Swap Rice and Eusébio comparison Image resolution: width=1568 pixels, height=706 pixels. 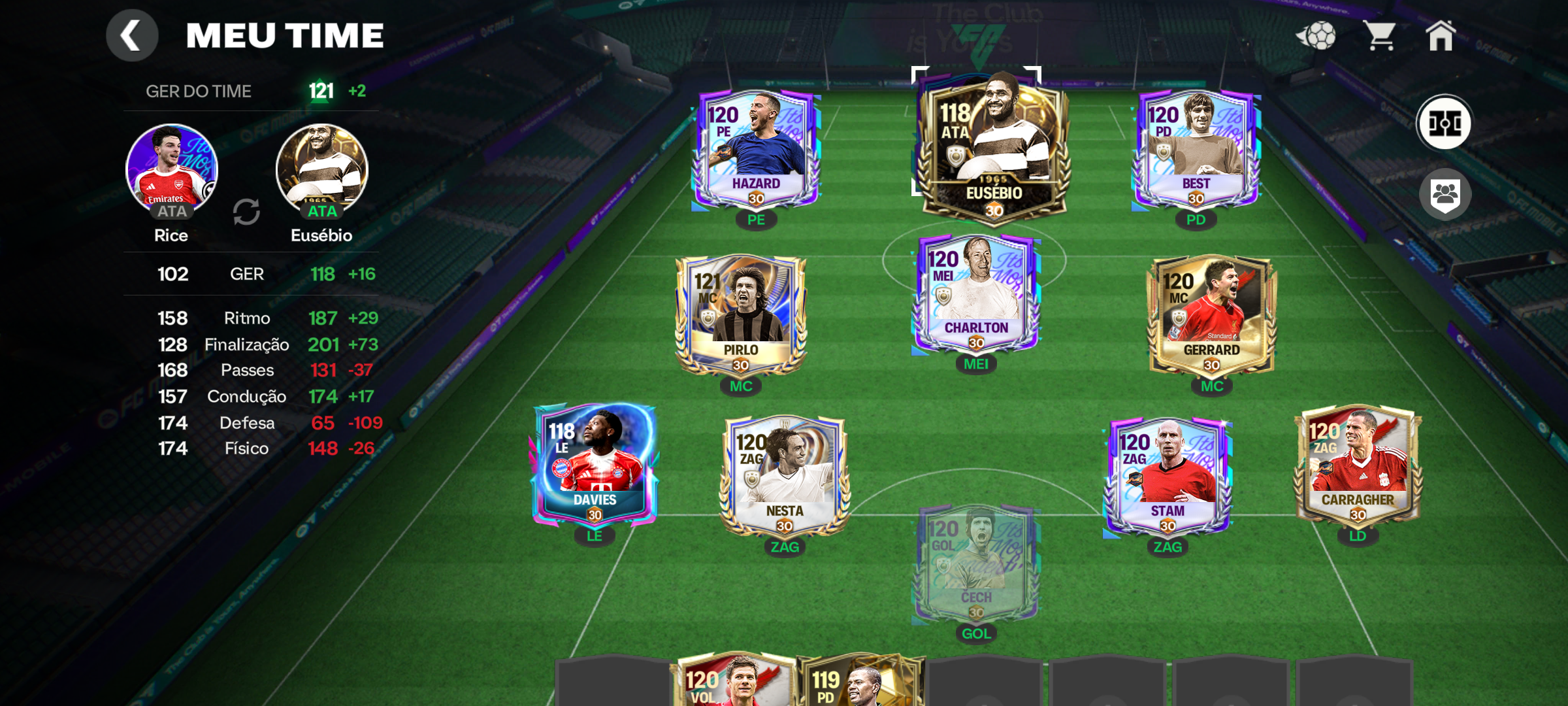point(246,212)
